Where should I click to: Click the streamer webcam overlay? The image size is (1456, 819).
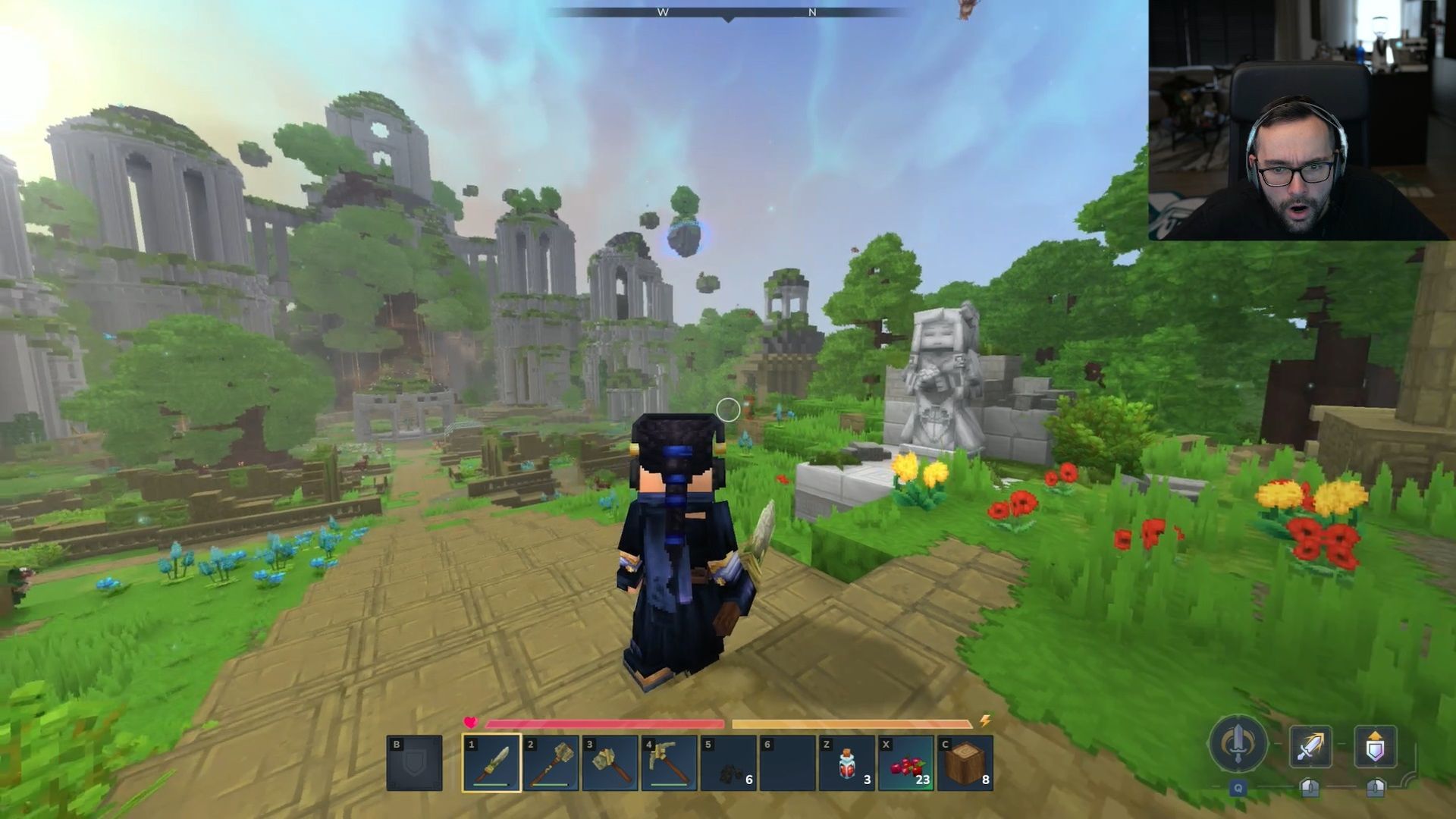click(x=1301, y=120)
